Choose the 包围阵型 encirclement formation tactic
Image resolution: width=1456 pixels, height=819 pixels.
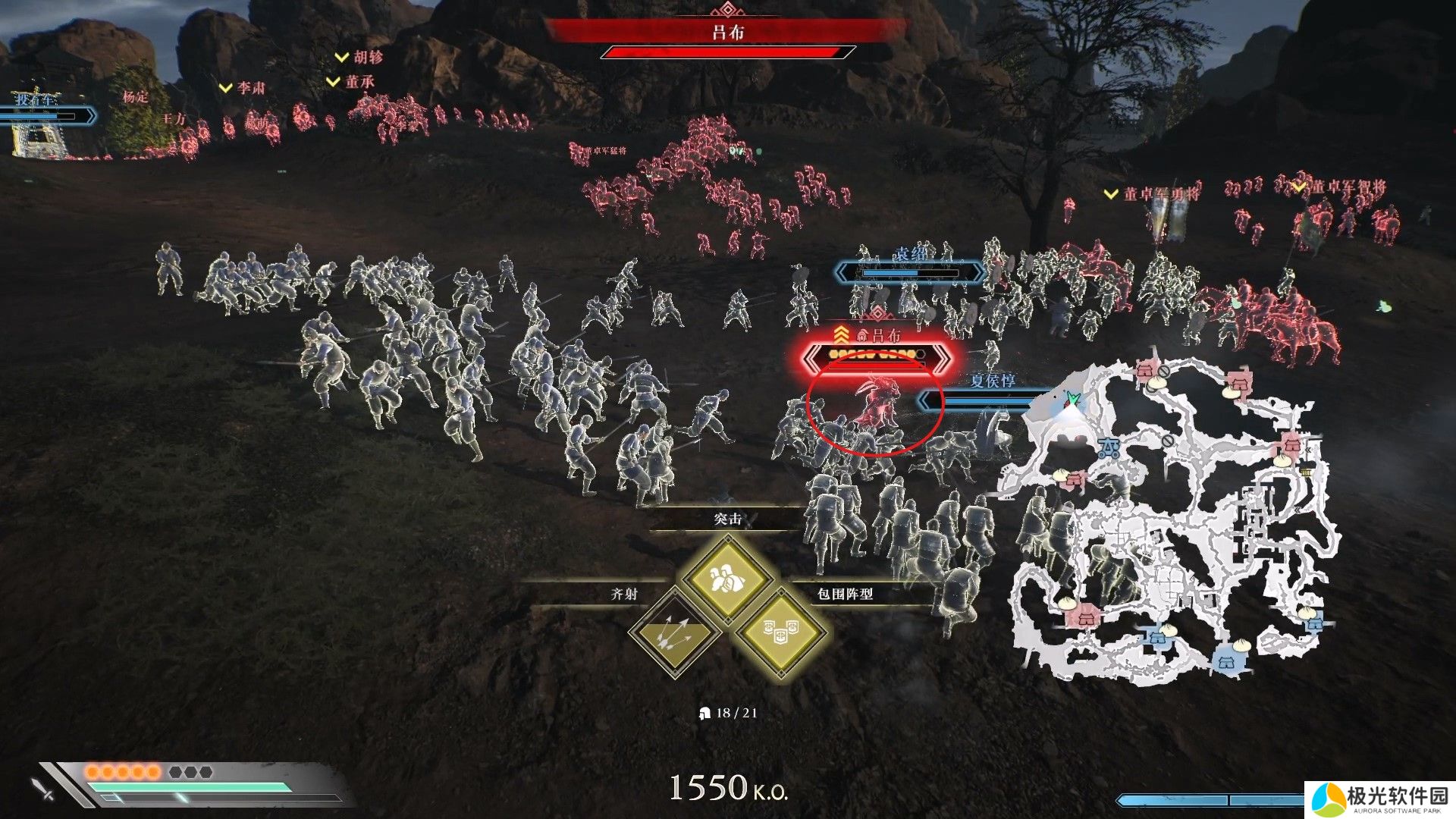coord(781,632)
